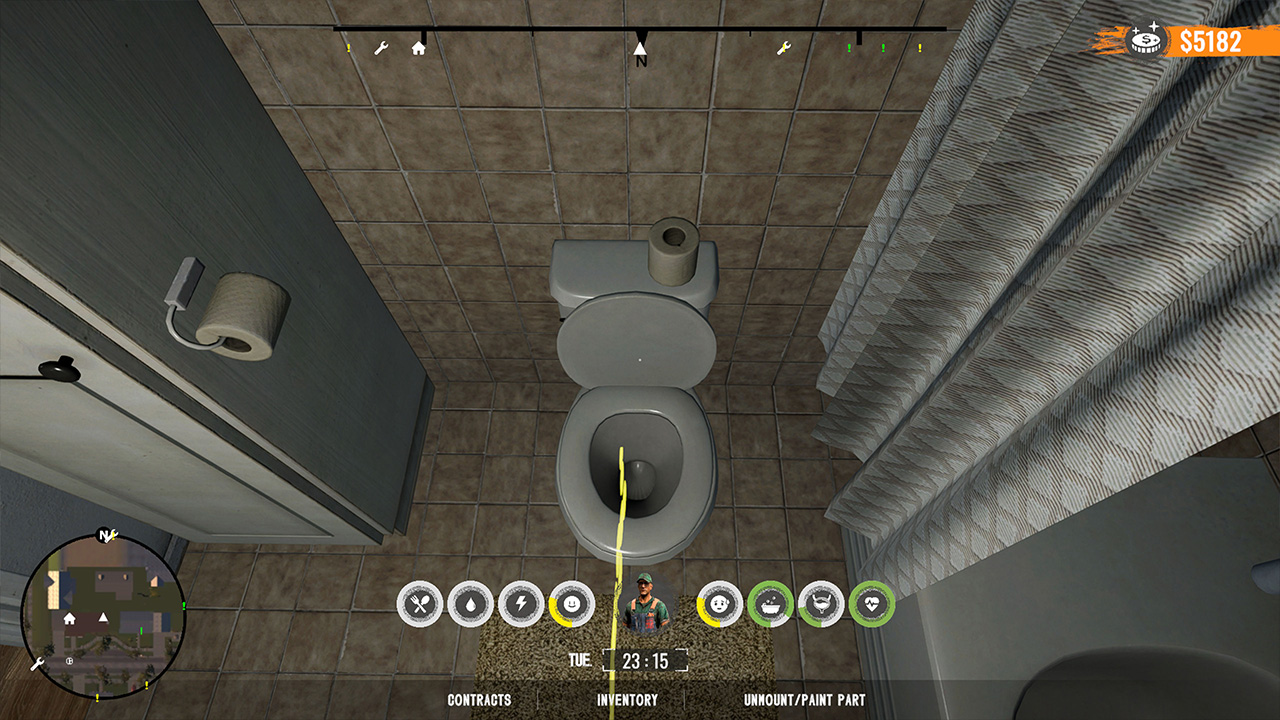Viewport: 1280px width, 720px height.
Task: Click the north N indicator on the compass
Action: tap(639, 52)
